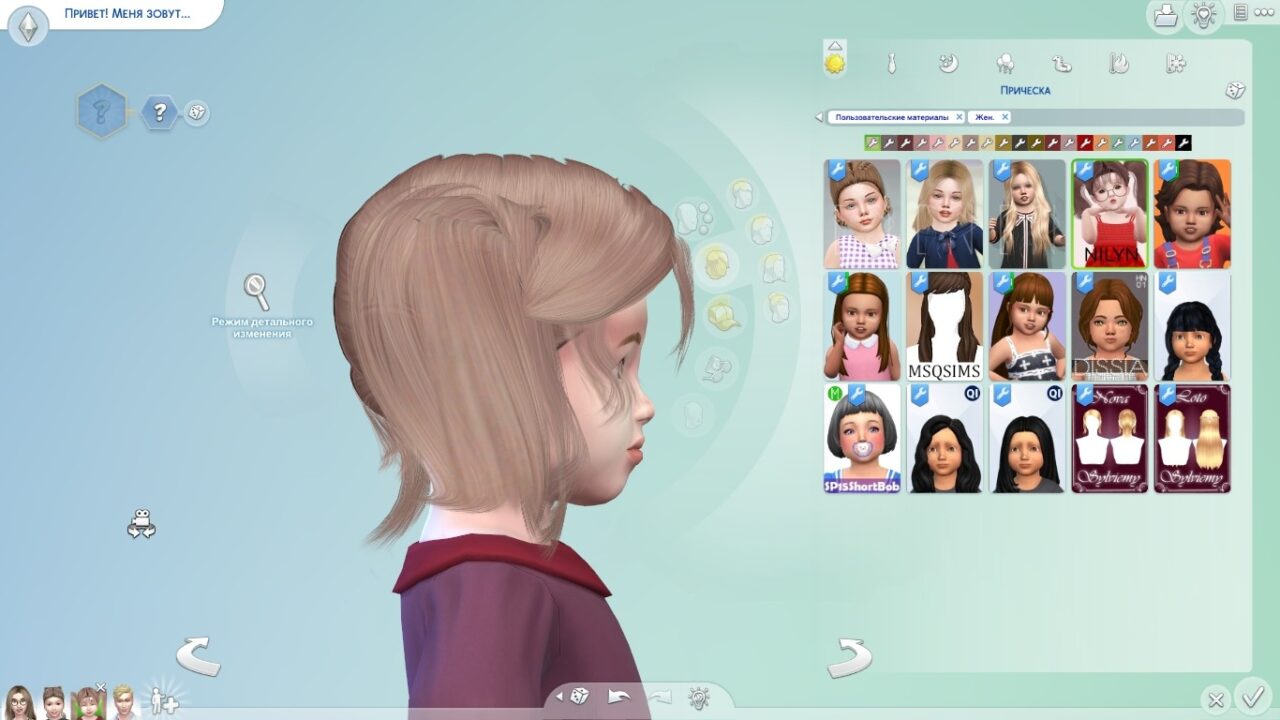
Task: Open detailed edit mode magnifier
Action: [257, 292]
